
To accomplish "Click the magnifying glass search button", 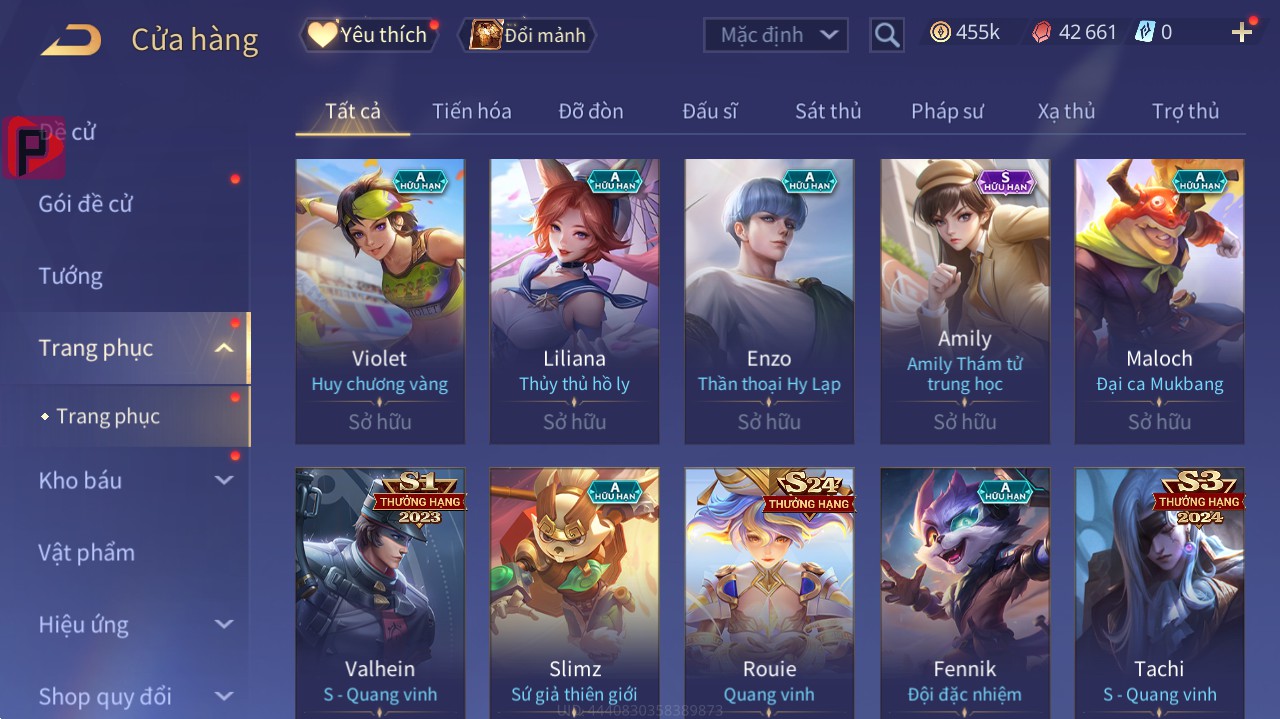I will pos(886,35).
